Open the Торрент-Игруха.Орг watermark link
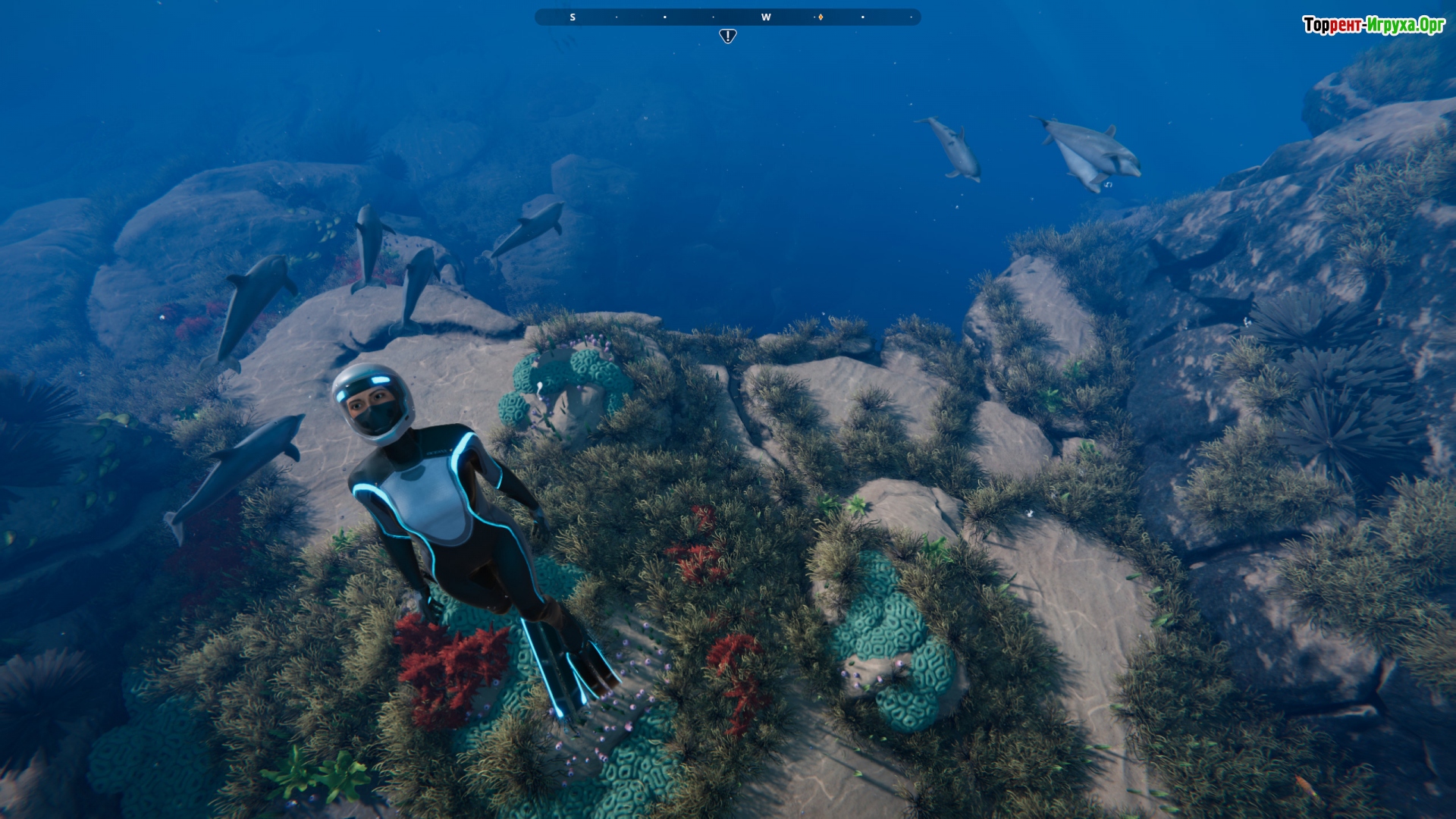 coord(1373,25)
